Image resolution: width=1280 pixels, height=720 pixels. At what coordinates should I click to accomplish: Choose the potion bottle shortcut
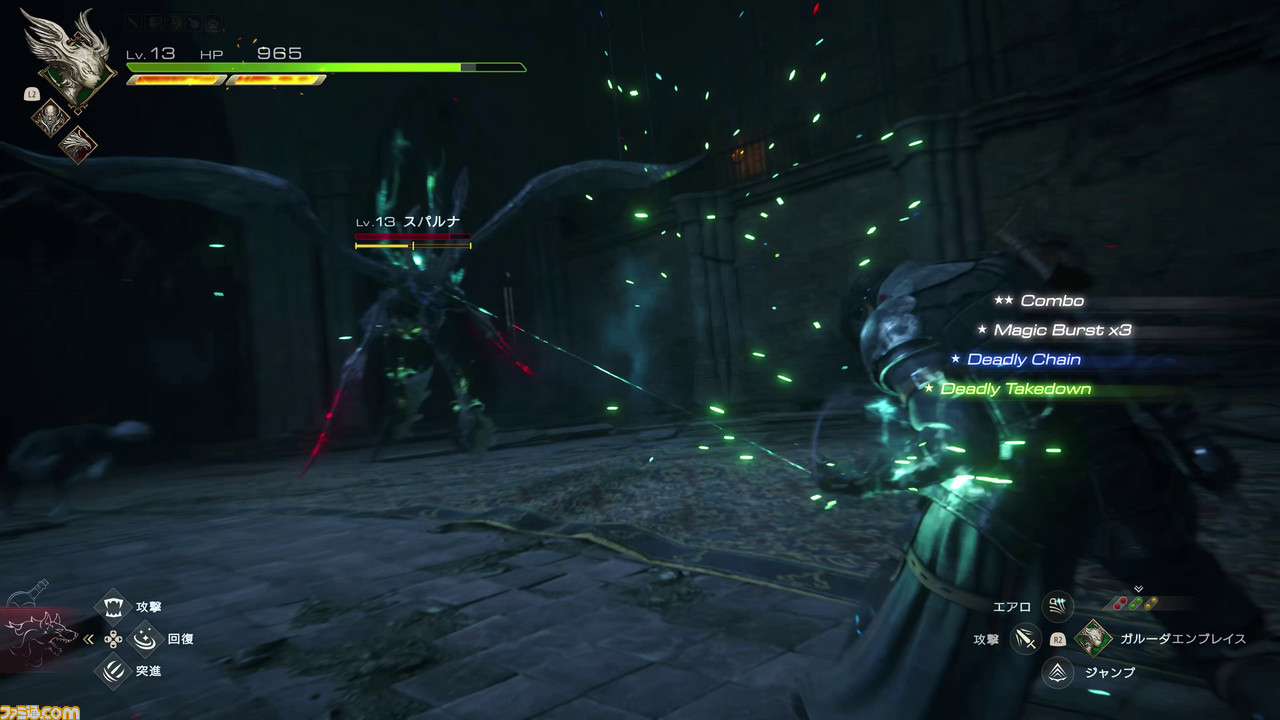pos(36,591)
